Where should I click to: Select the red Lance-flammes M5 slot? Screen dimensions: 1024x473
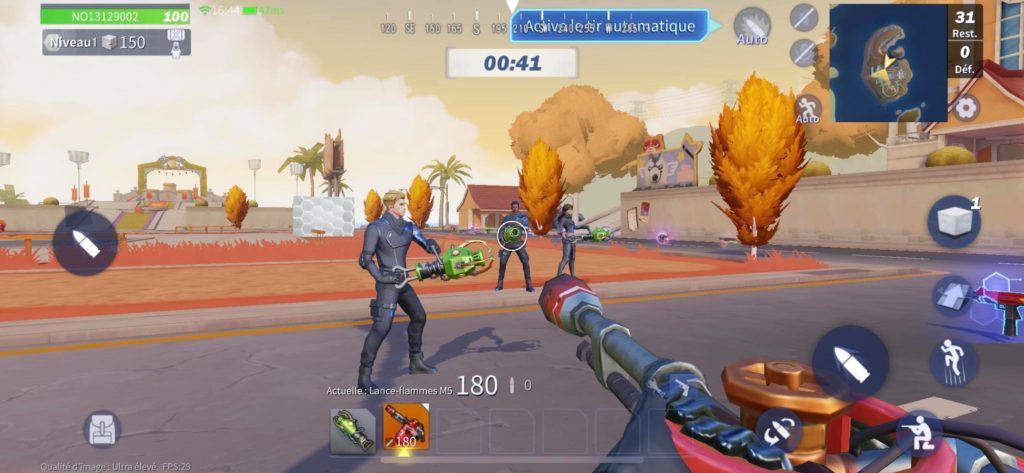pos(406,427)
